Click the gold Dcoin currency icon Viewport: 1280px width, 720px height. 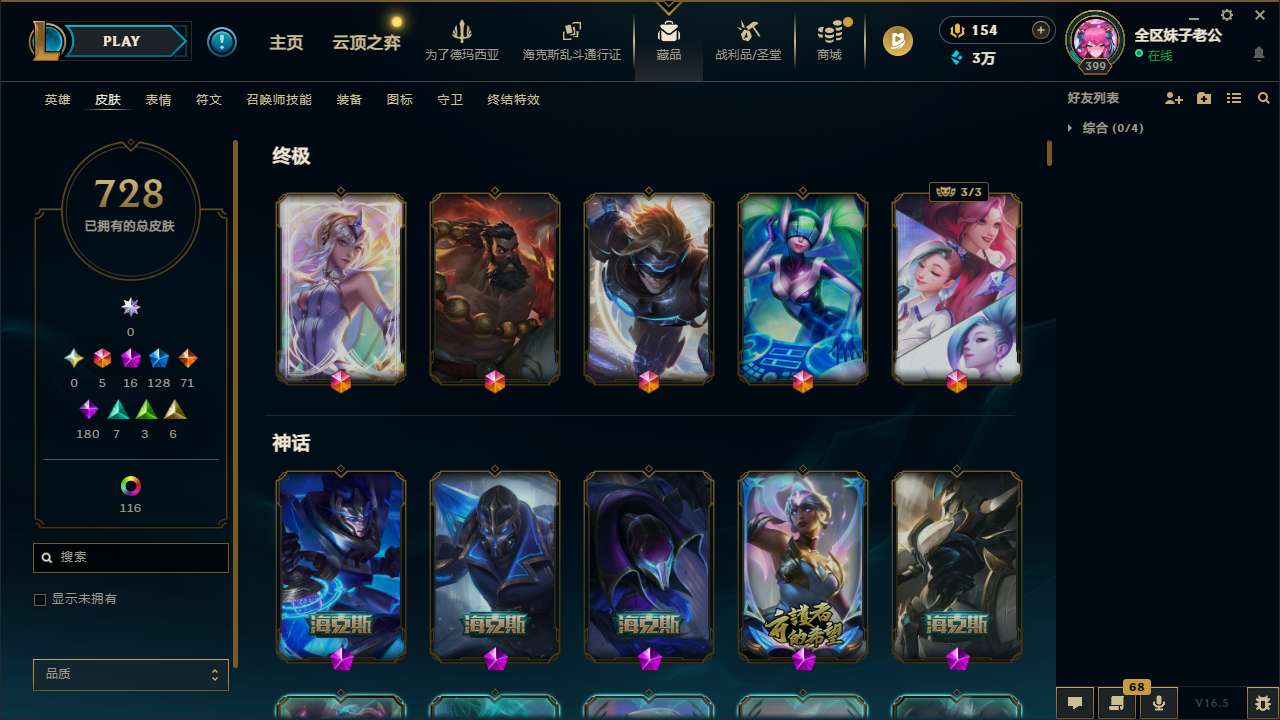coord(898,41)
